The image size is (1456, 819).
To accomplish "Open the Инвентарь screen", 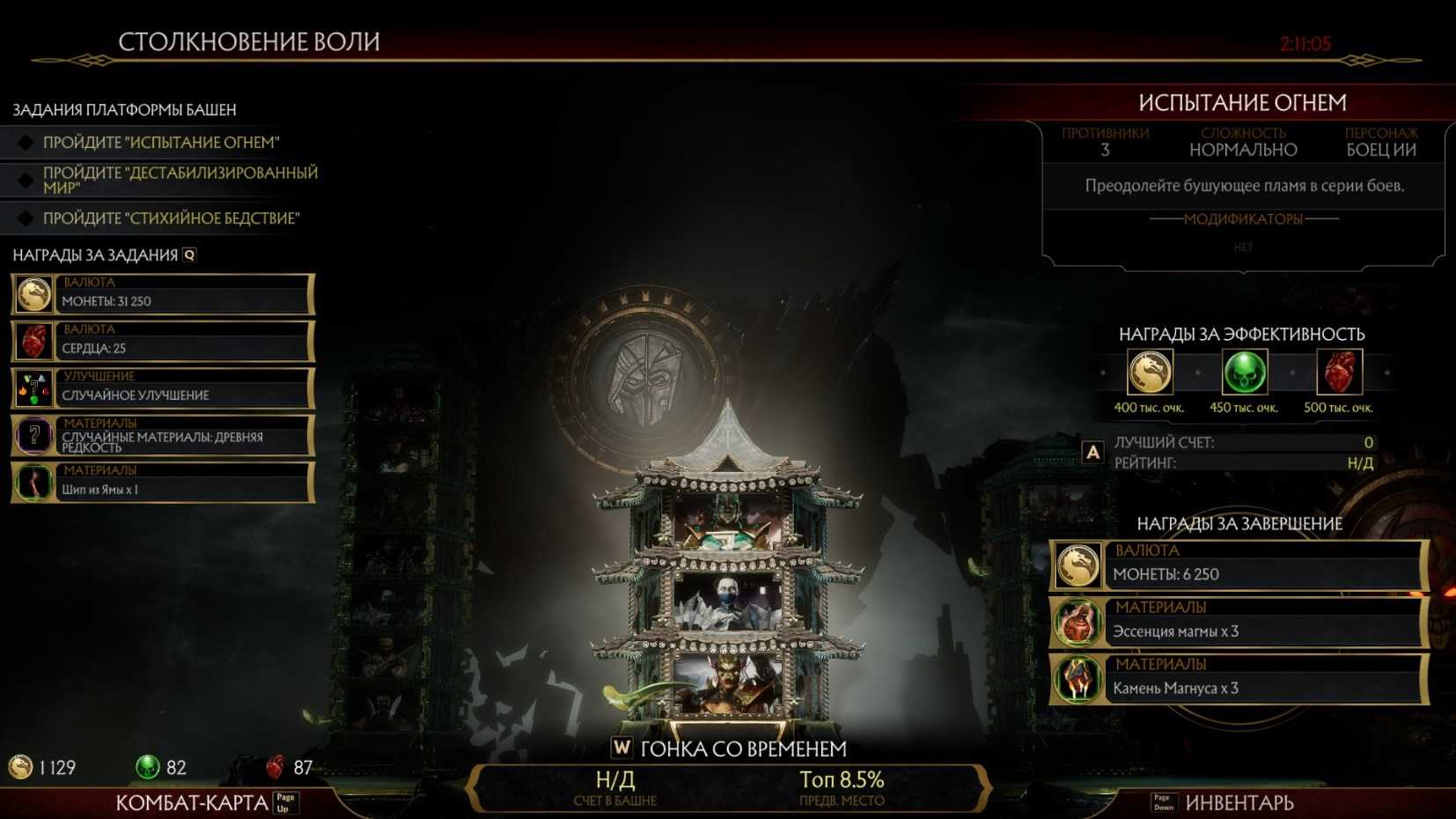I will (1239, 802).
